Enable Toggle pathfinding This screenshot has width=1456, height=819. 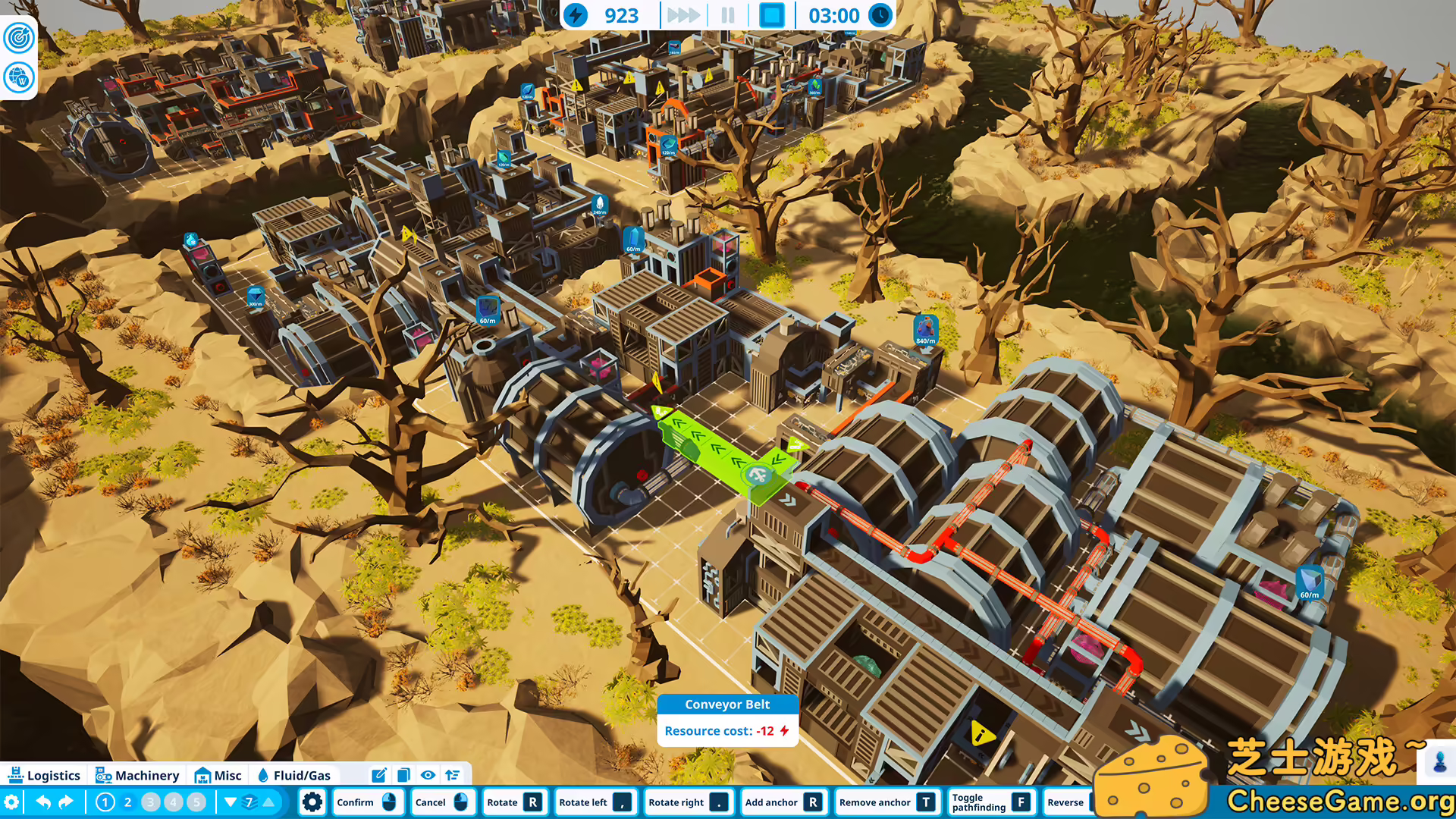pyautogui.click(x=993, y=802)
